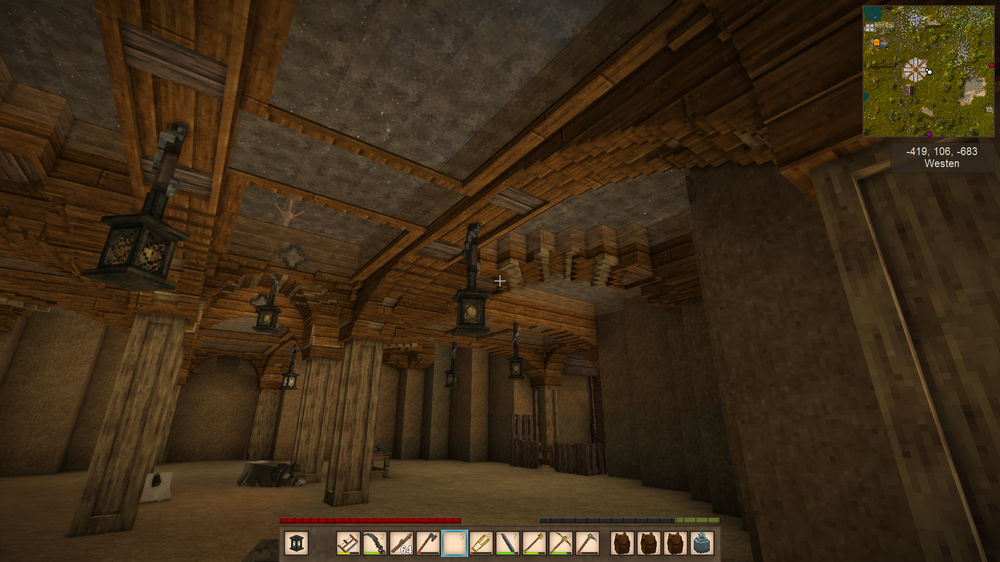This screenshot has height=562, width=1000.
Task: Click the highlighted empty hotbar slot
Action: 455,543
